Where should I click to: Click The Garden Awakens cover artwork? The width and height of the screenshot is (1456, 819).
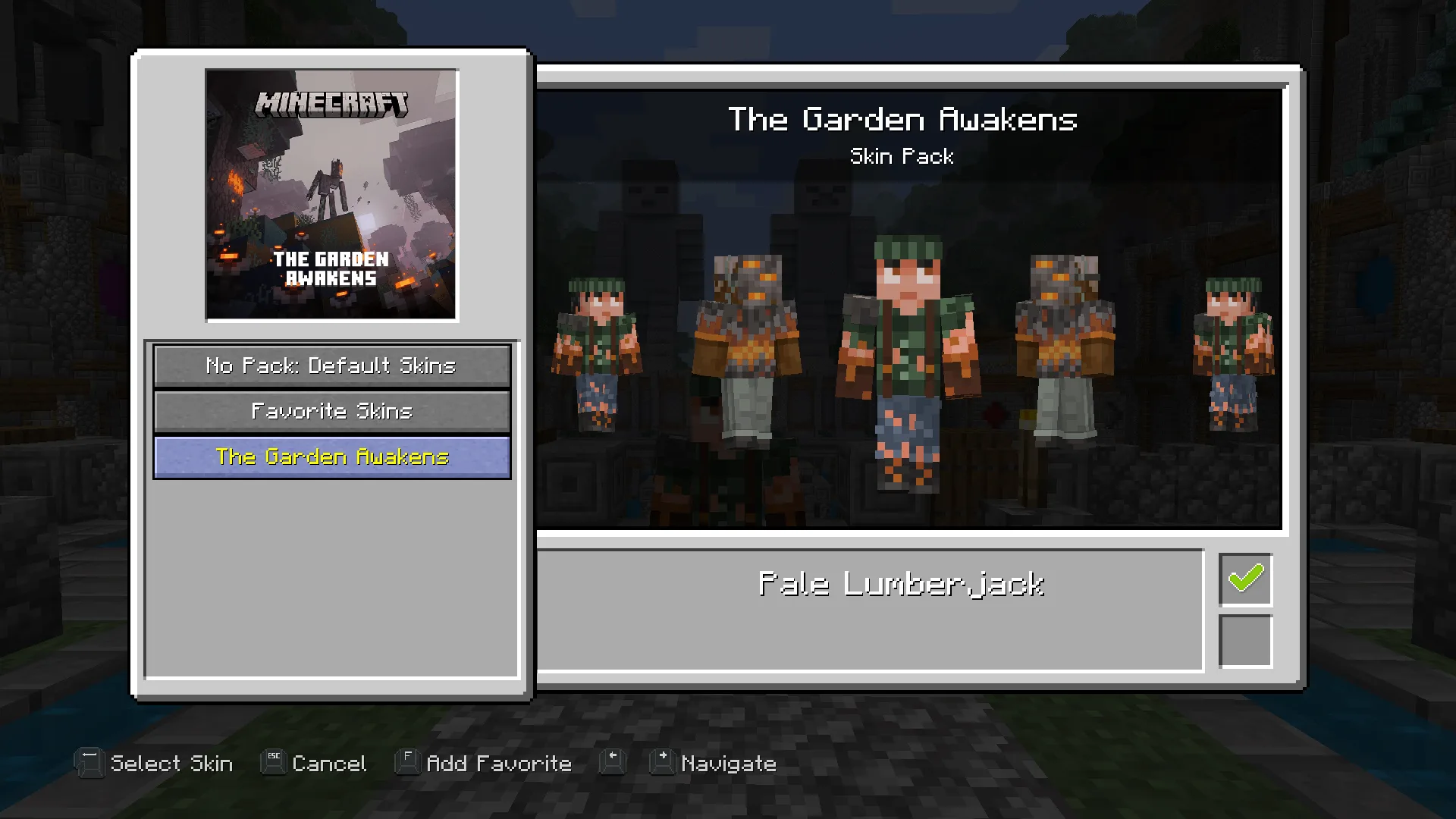(x=331, y=193)
